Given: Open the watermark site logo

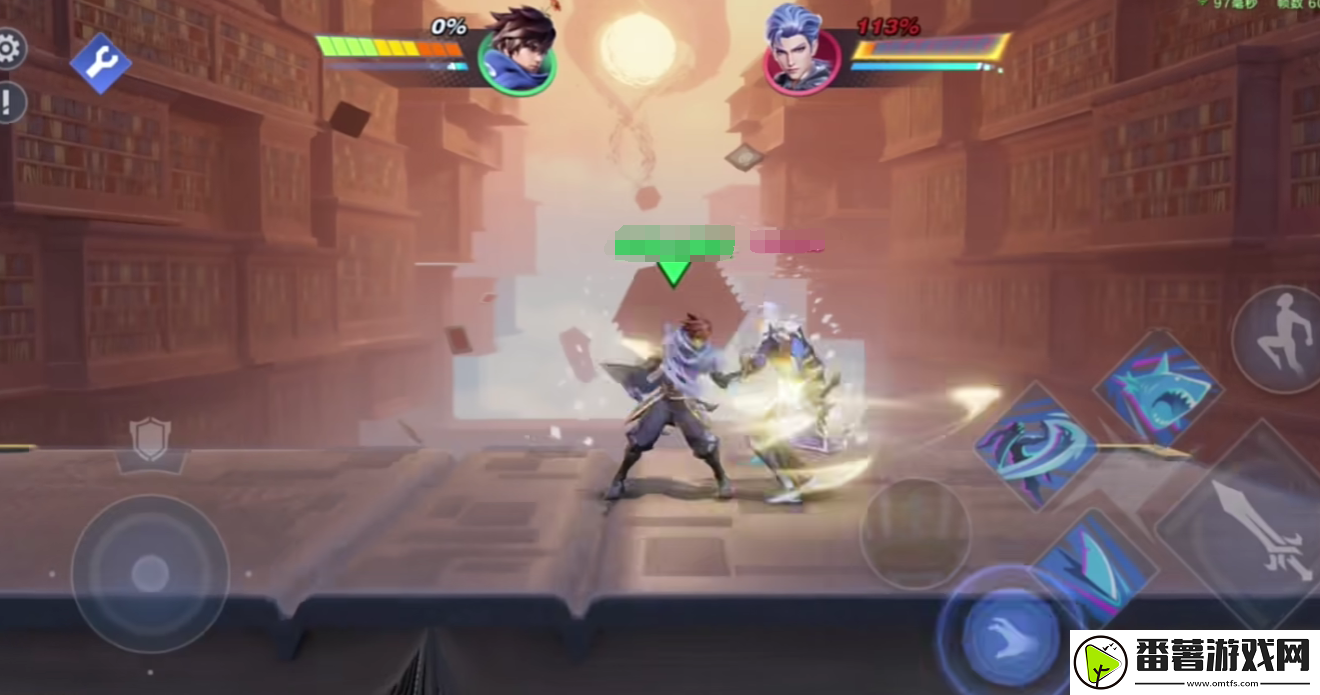Looking at the screenshot, I should point(1194,662).
